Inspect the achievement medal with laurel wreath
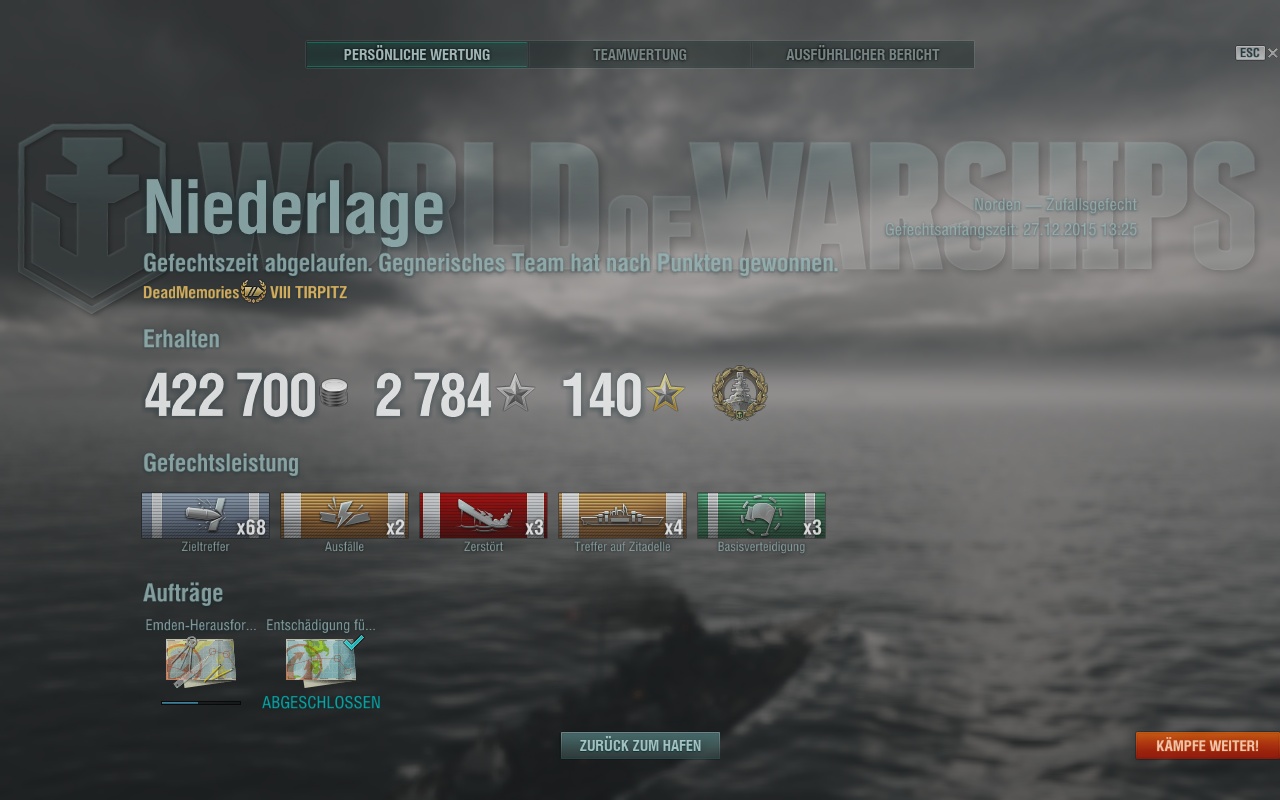 click(740, 393)
